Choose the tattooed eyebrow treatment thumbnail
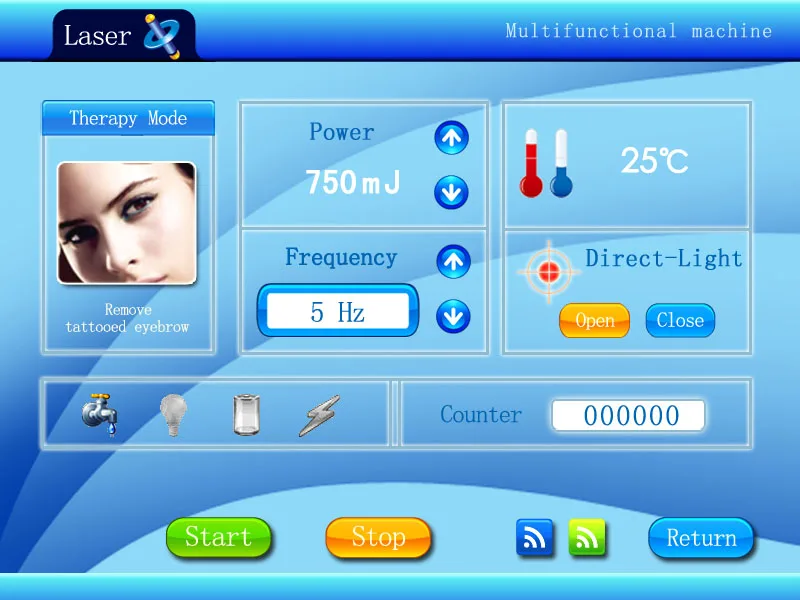This screenshot has height=600, width=800. coord(126,223)
